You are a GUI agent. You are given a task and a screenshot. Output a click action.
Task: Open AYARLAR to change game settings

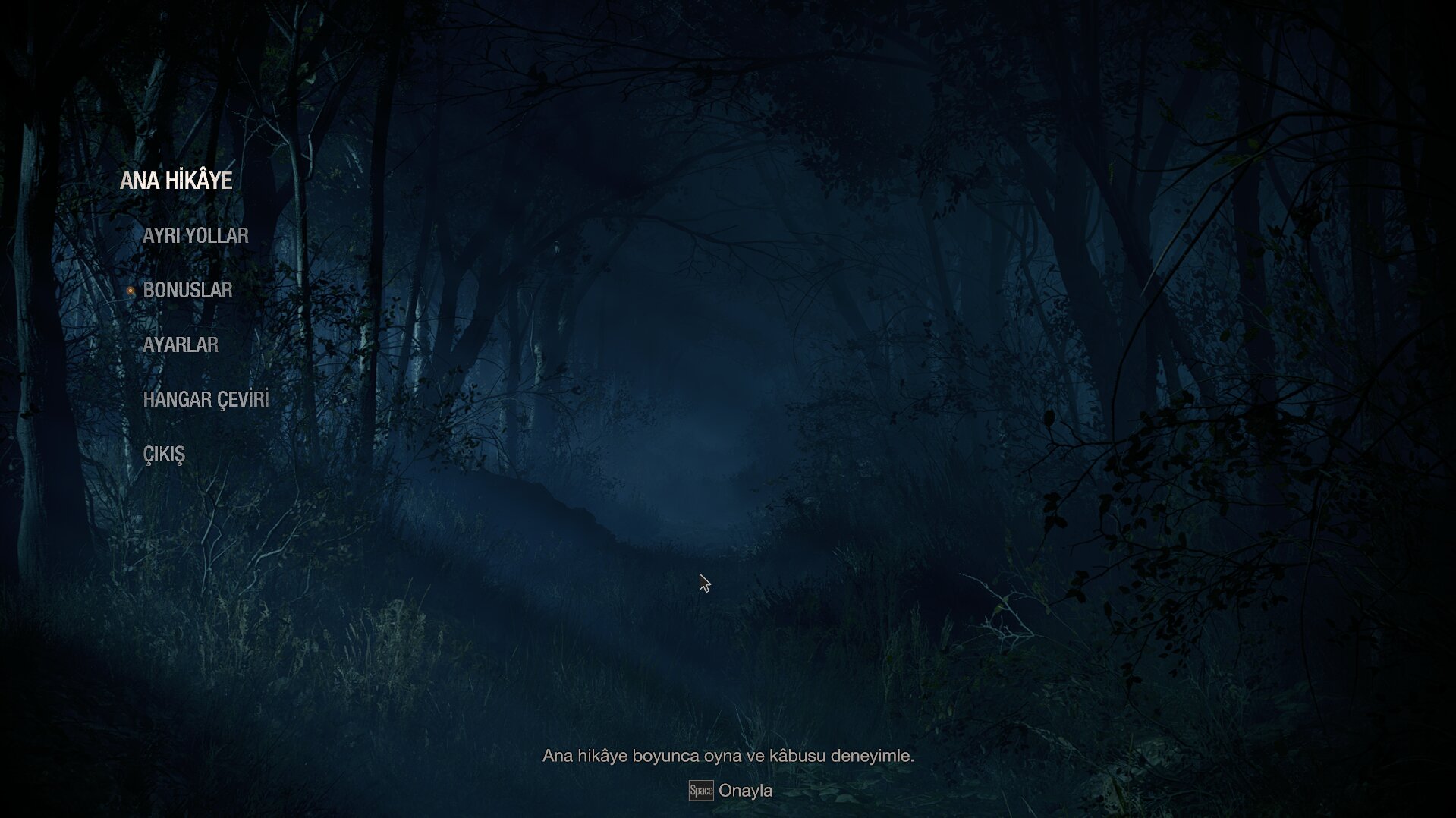point(181,344)
